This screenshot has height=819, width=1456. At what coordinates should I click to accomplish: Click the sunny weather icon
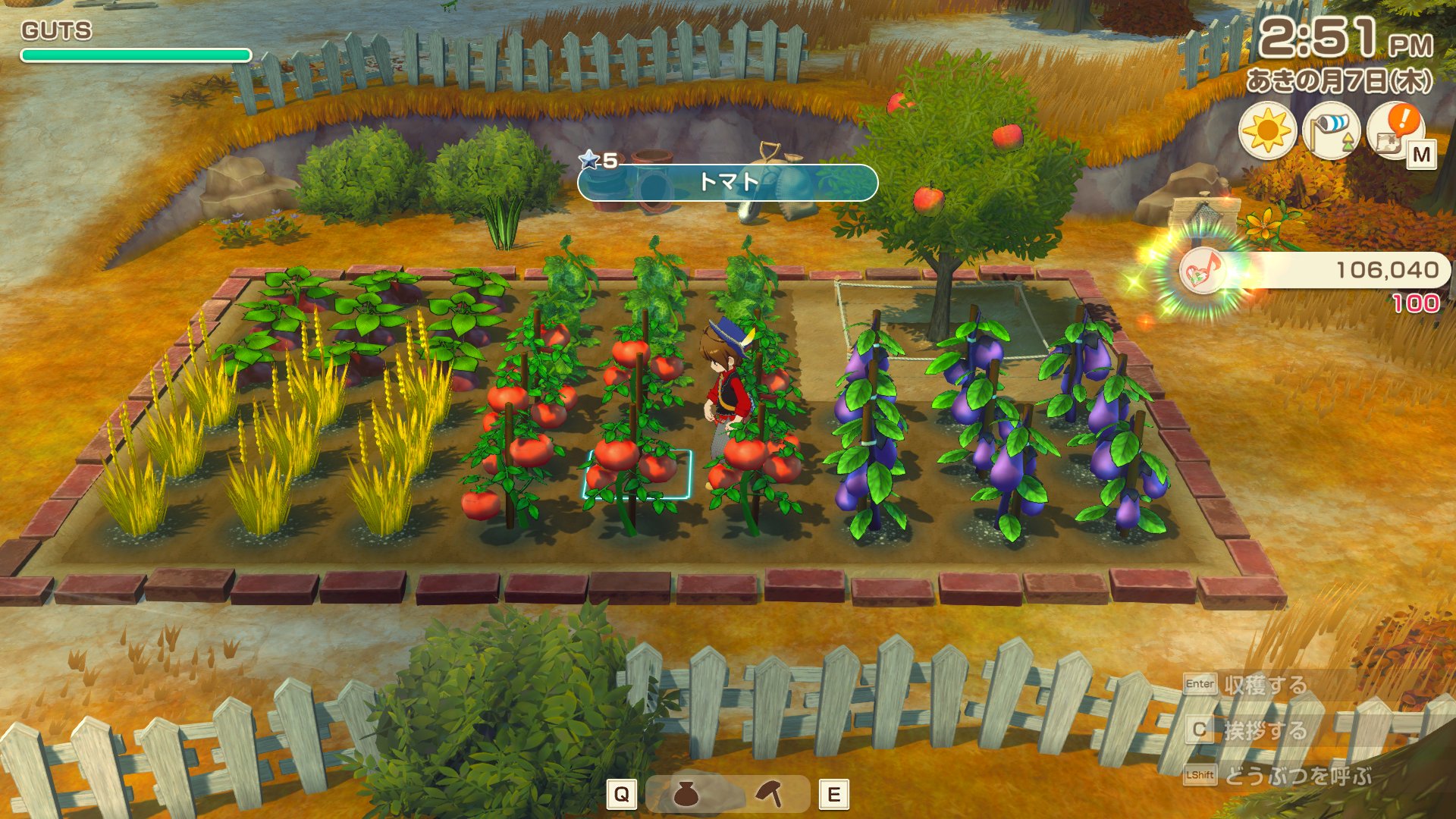[1266, 131]
